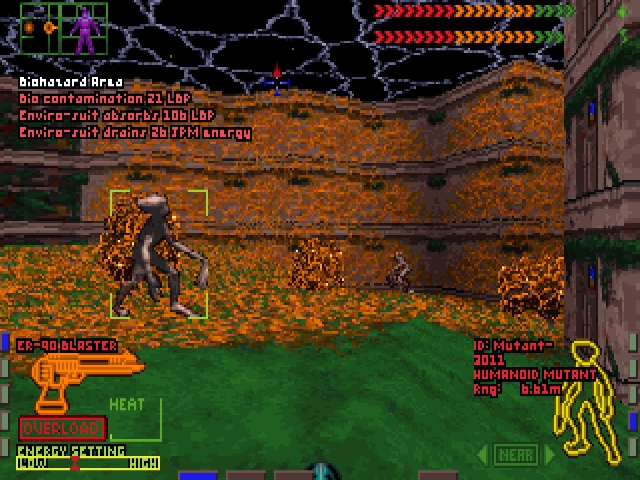Cycle target with the left arrow beside NEAR
Screen dimensions: 640x480
482,455
